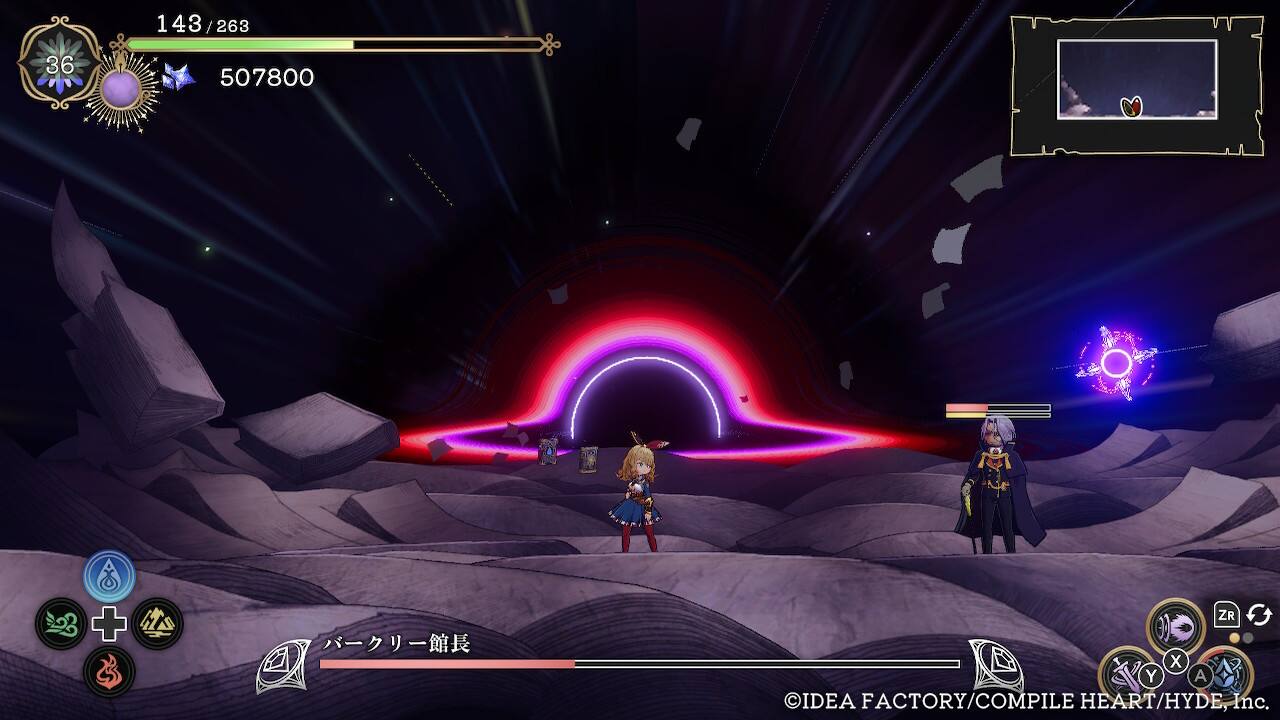Use the purple fireball skill icon

tap(1175, 627)
